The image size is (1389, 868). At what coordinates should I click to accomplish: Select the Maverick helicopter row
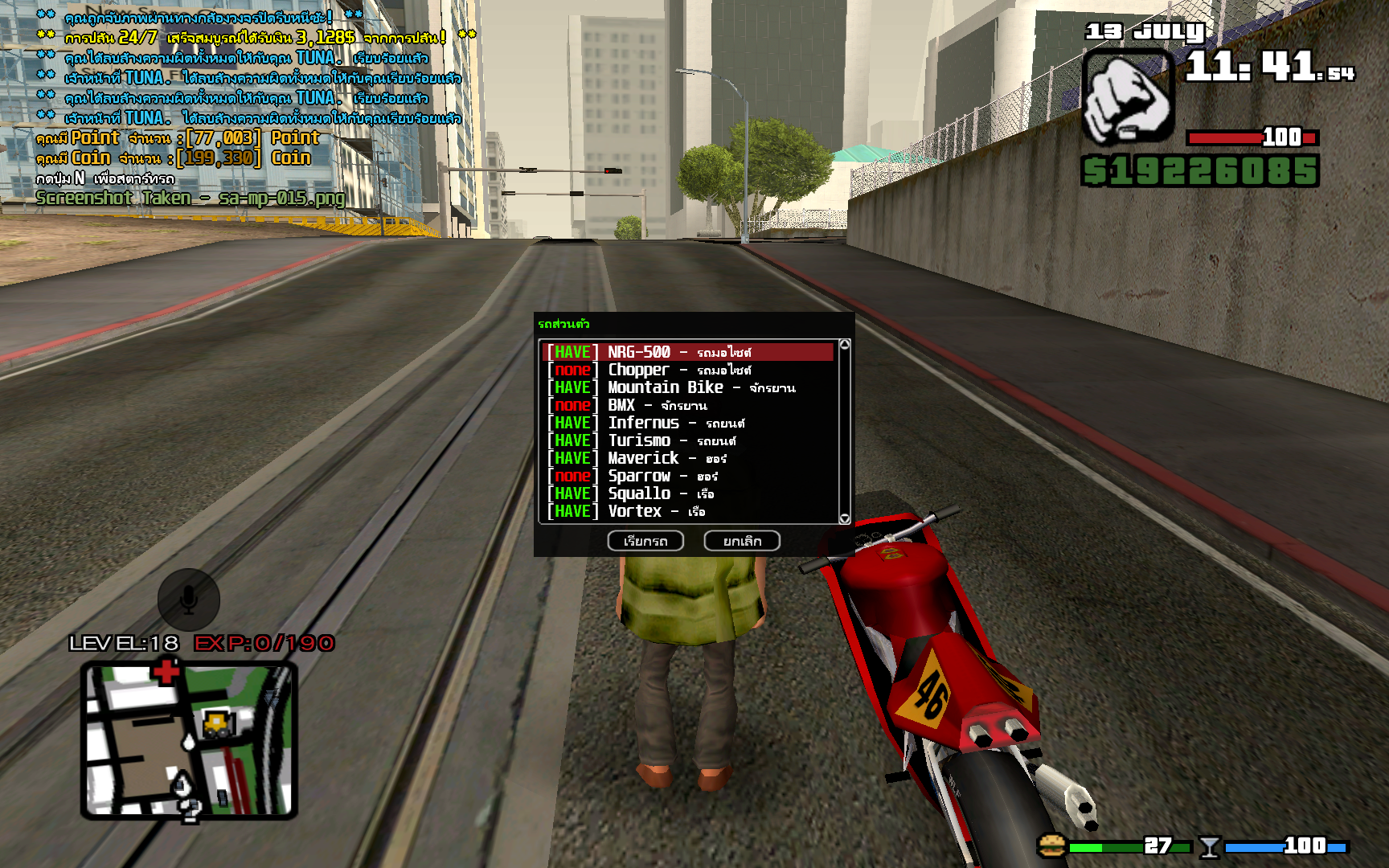(x=688, y=458)
